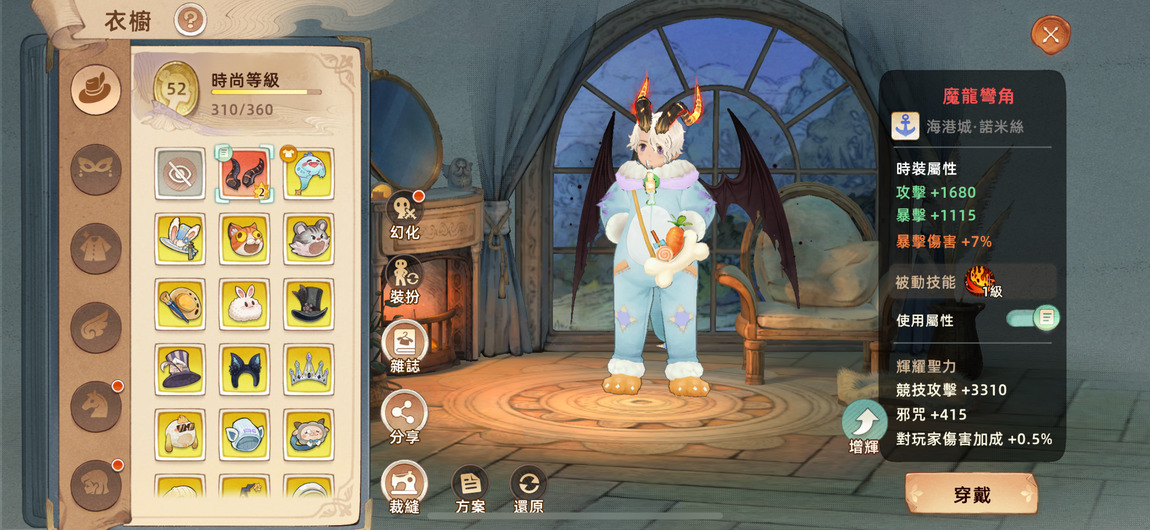
Task: Choose the silver tiara crown item
Action: pyautogui.click(x=308, y=369)
